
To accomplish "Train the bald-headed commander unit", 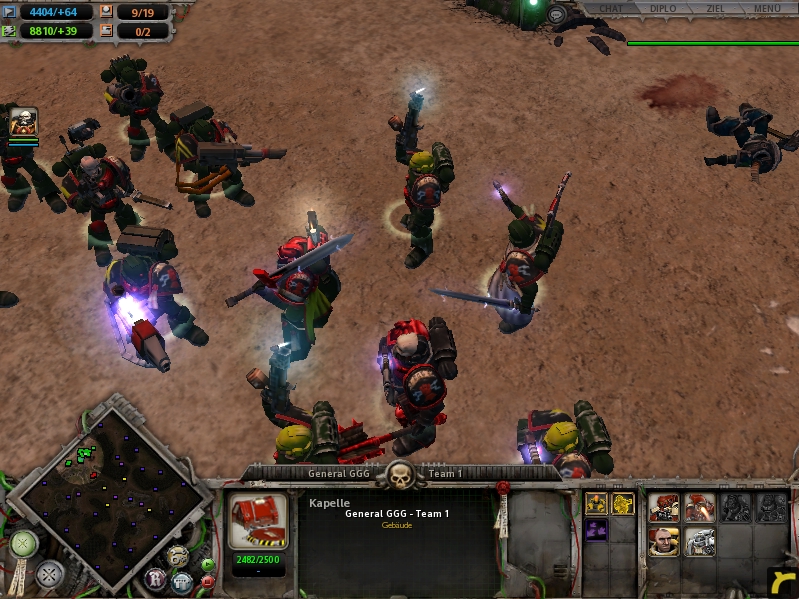I will pos(664,542).
